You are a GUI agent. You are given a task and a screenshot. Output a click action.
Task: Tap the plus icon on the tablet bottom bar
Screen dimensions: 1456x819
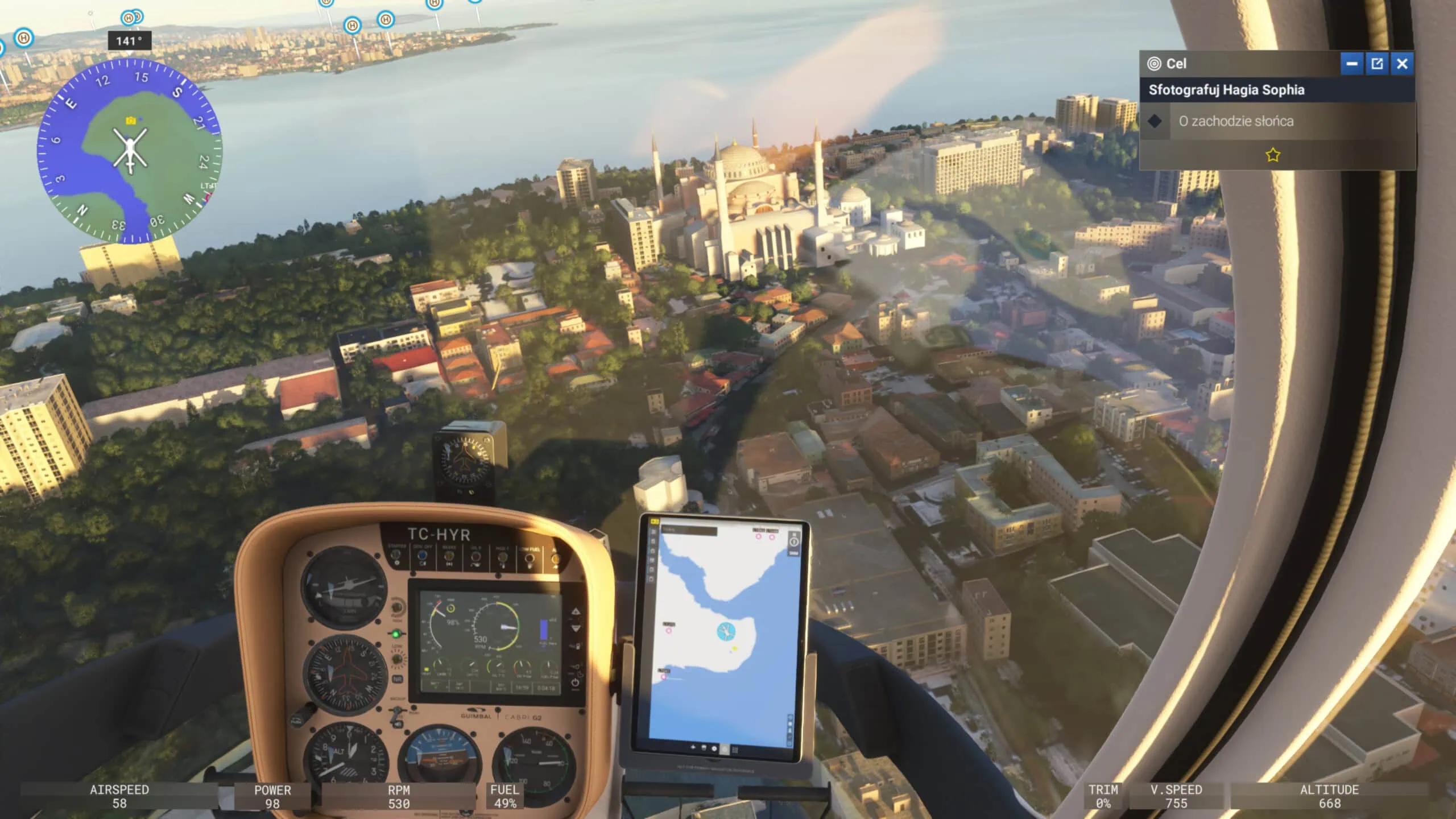coord(693,747)
